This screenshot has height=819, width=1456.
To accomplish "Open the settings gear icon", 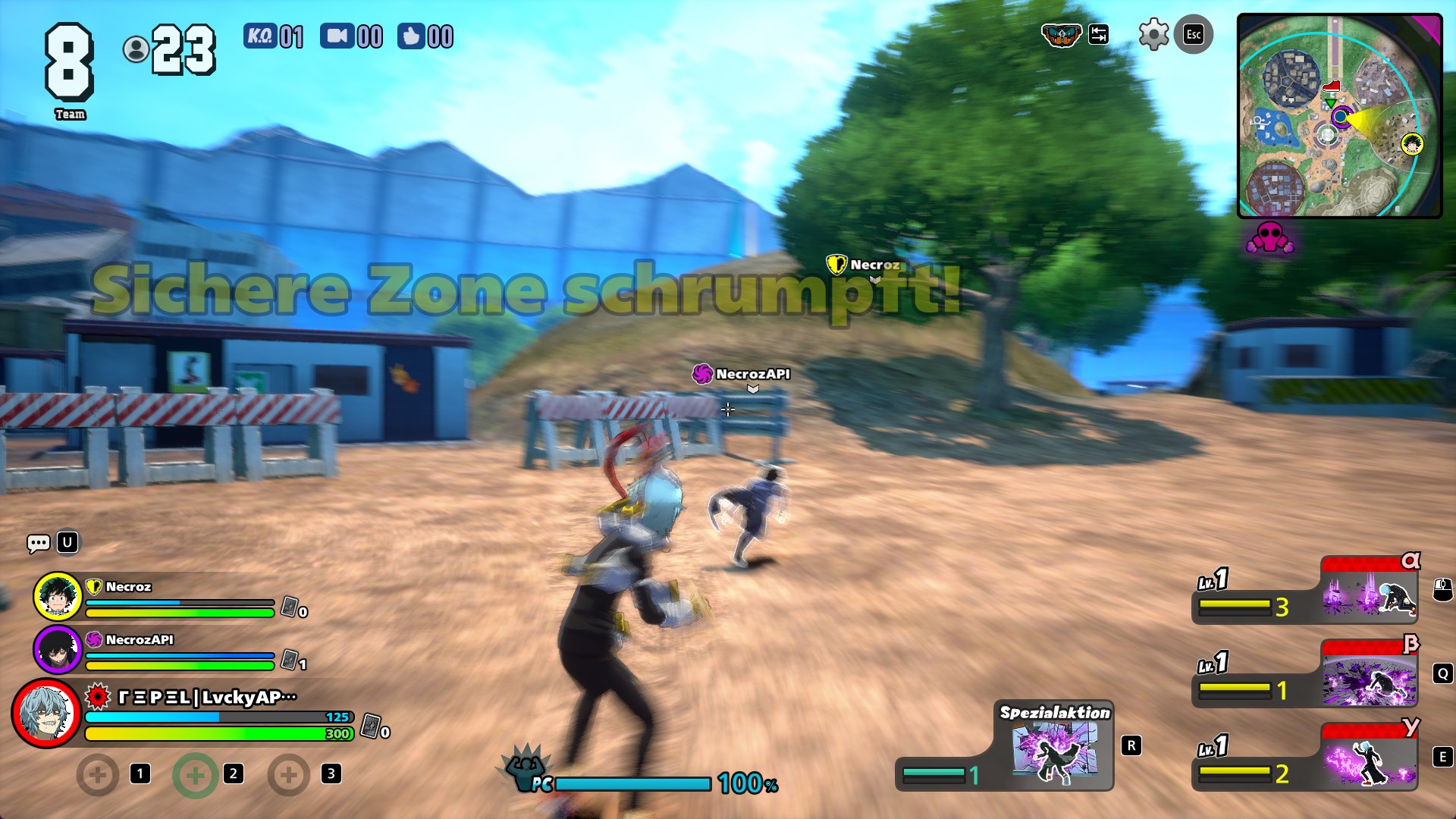I will pyautogui.click(x=1153, y=35).
